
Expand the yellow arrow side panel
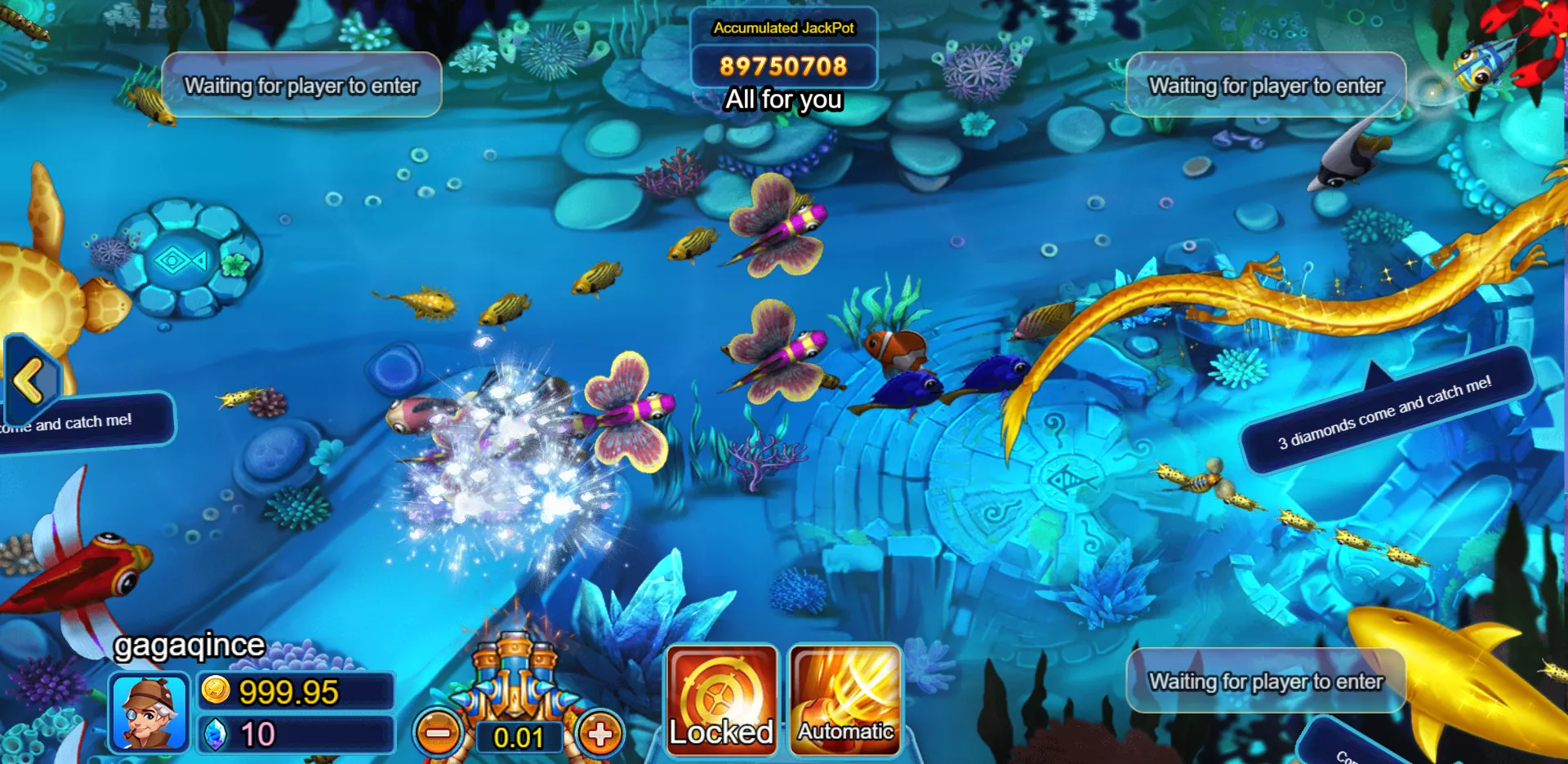point(29,381)
